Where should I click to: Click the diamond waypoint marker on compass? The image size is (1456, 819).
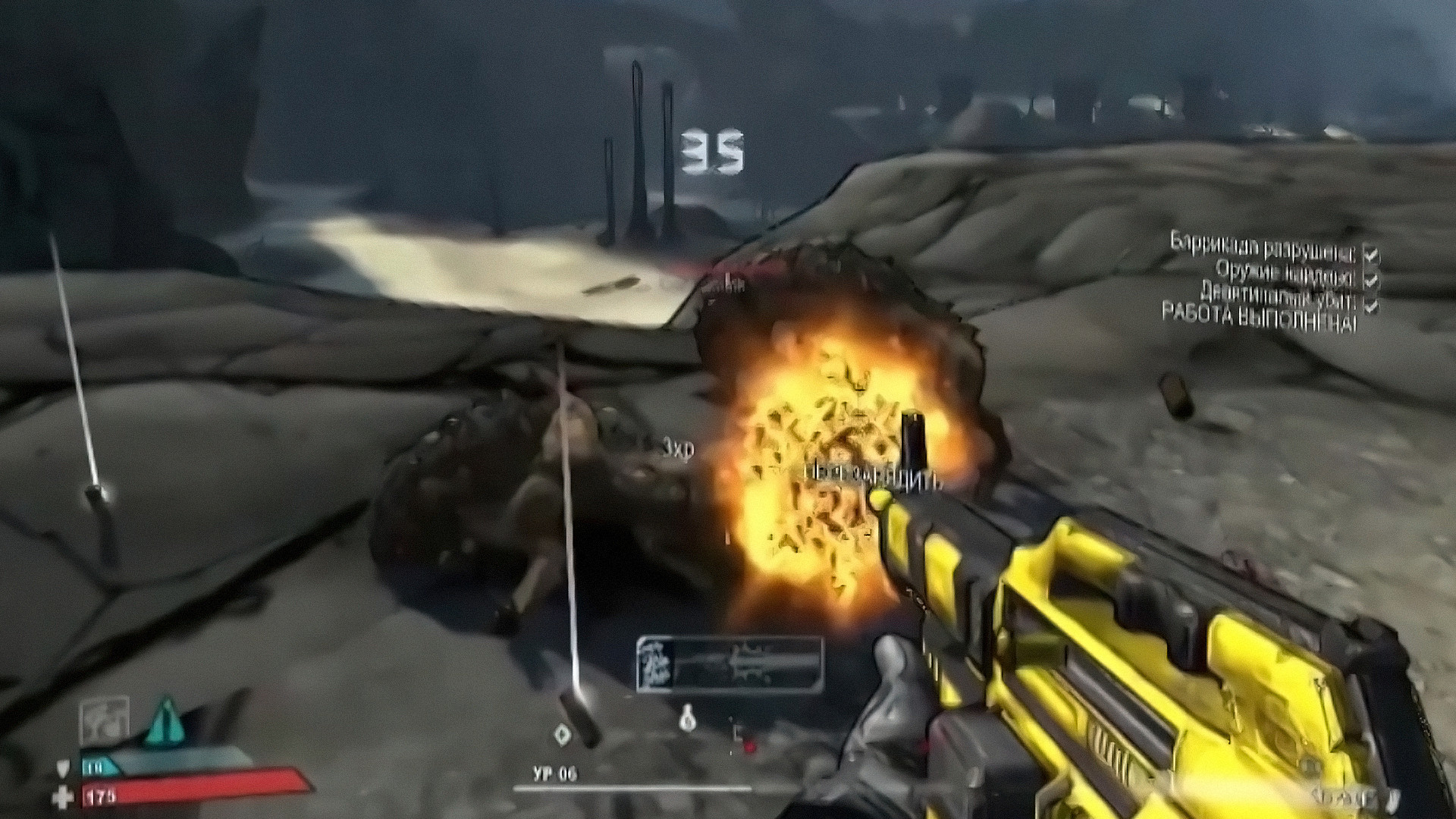click(x=562, y=733)
